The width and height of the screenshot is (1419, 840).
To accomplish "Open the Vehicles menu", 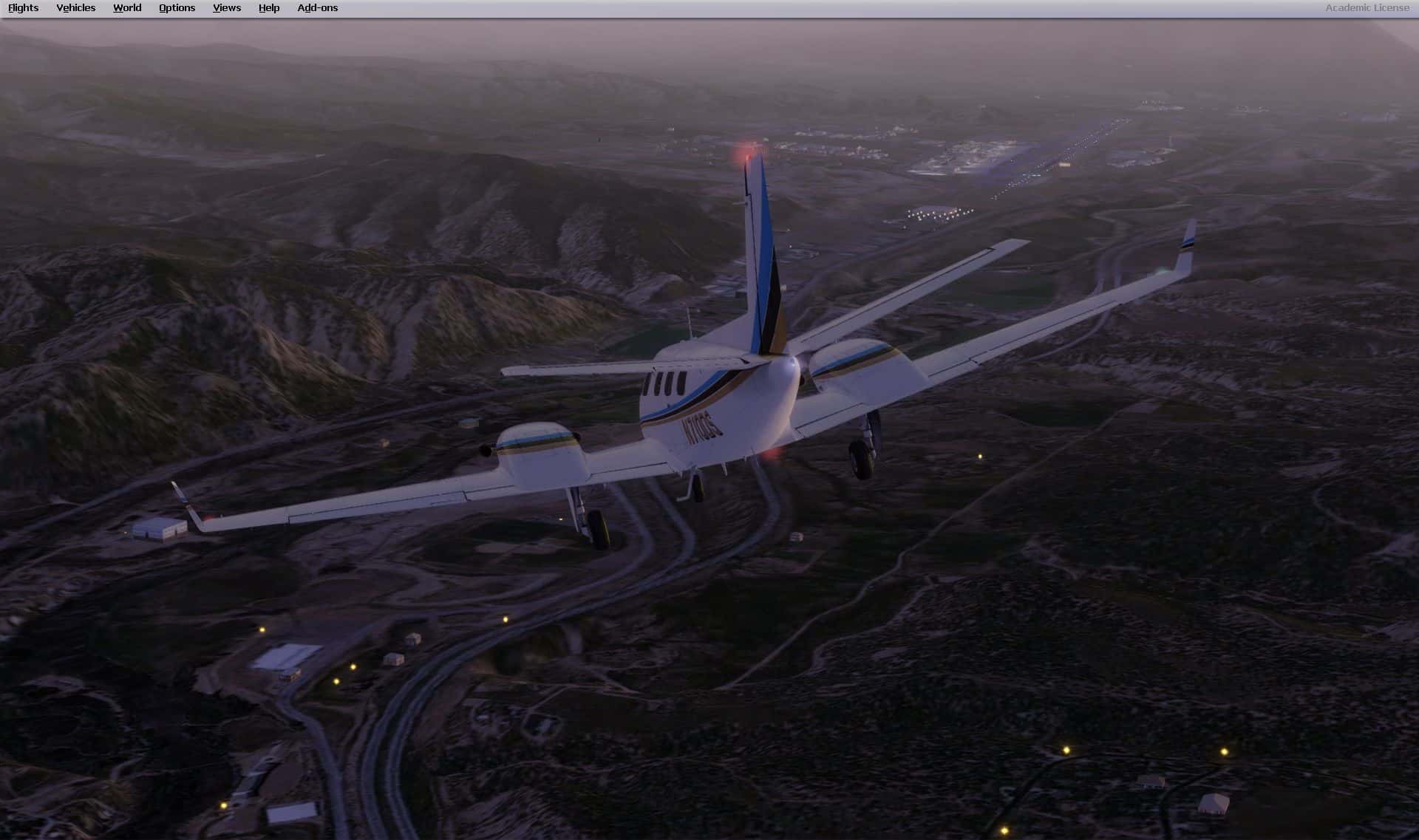I will tap(75, 8).
